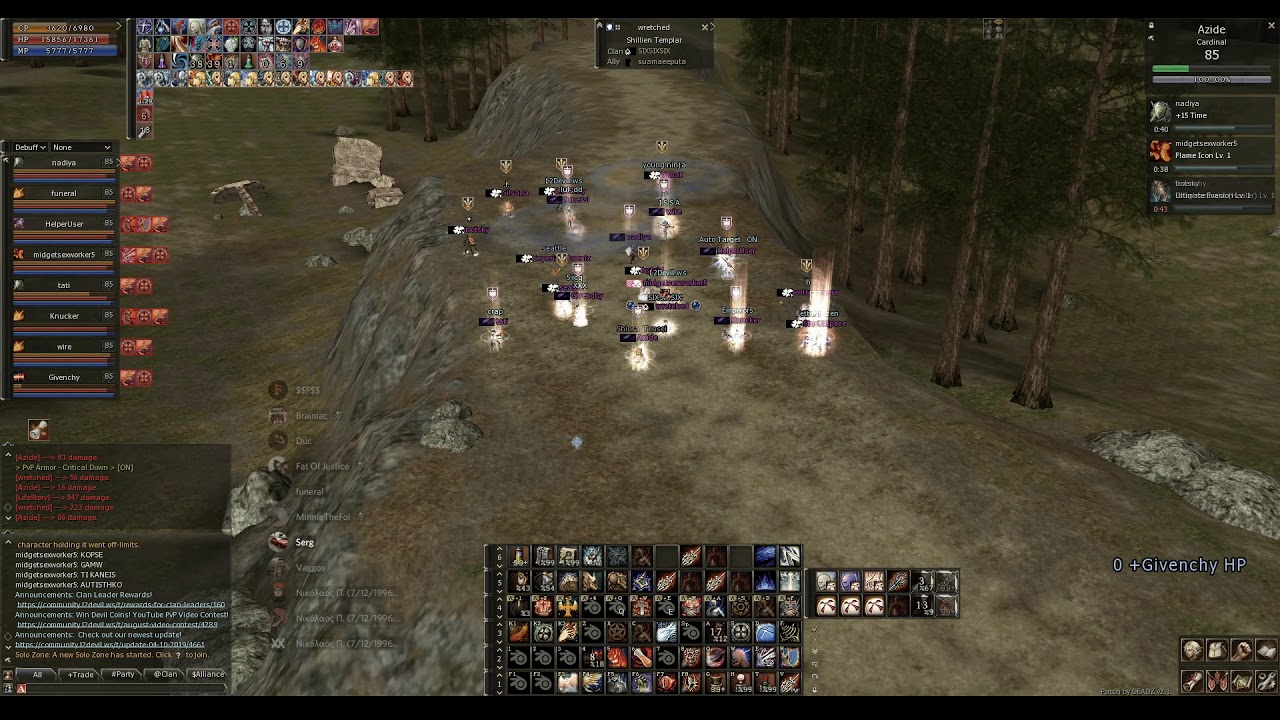Switch to the +Trade chat tab

(81, 675)
